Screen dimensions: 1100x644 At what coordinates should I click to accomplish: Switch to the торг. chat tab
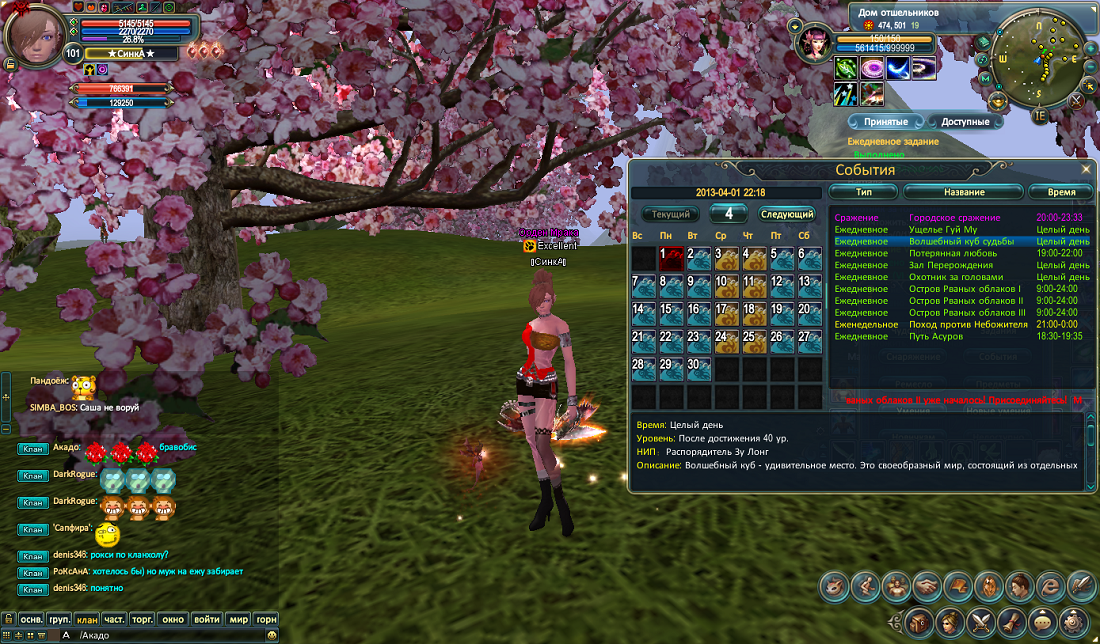coord(143,619)
